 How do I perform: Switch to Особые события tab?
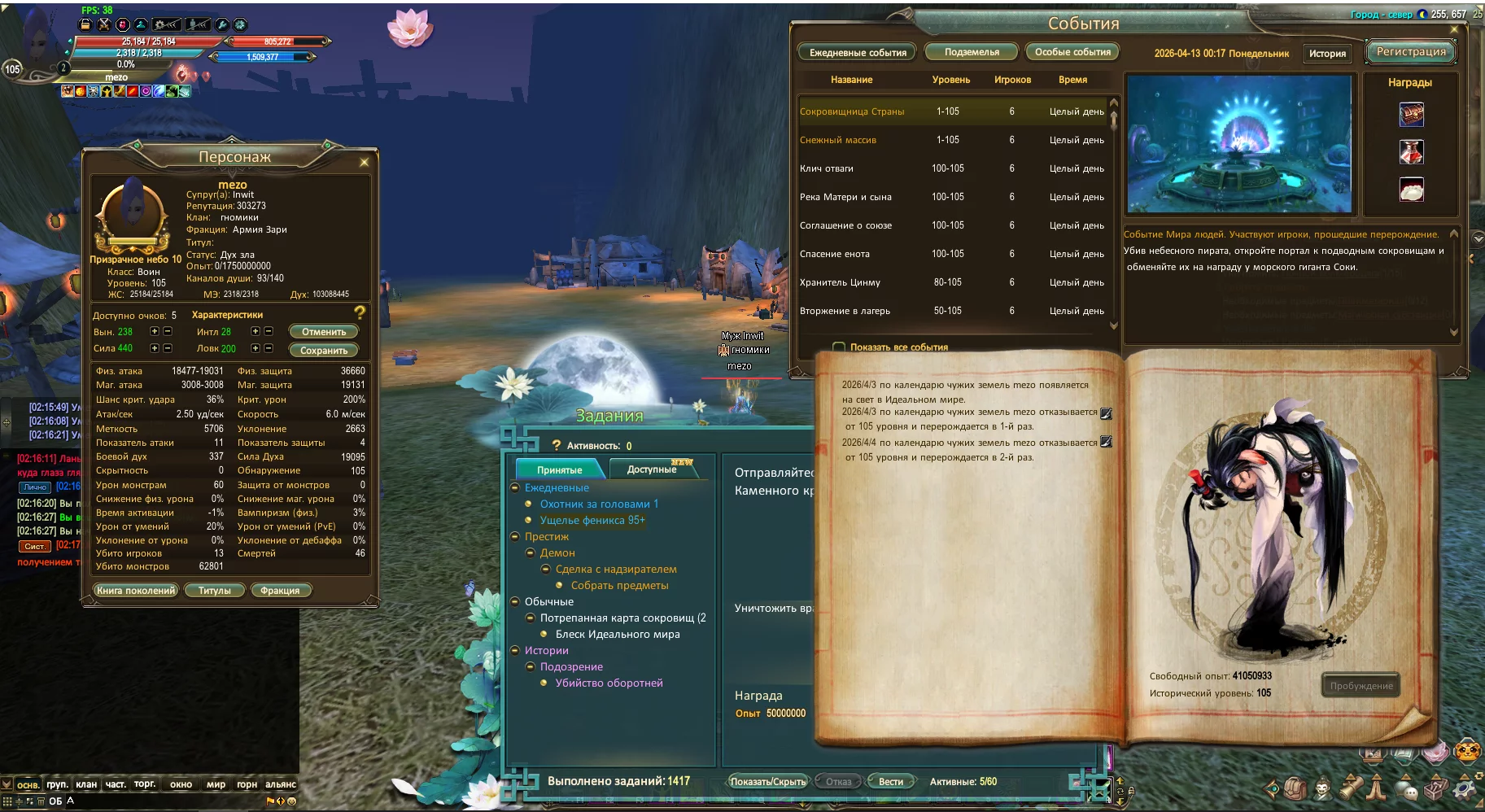(x=1072, y=52)
